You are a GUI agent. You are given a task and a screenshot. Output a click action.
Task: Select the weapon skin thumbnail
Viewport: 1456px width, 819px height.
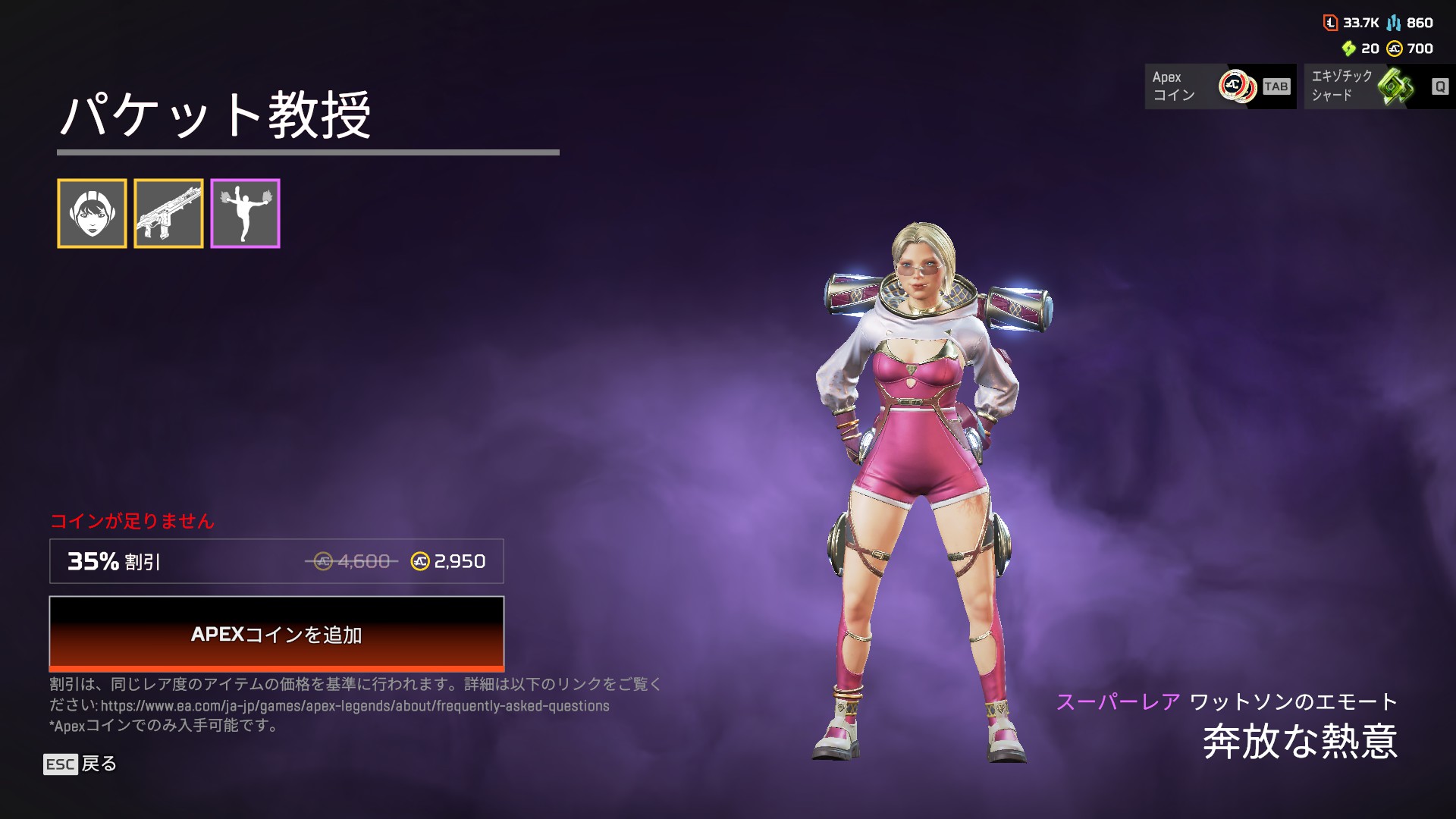[168, 214]
